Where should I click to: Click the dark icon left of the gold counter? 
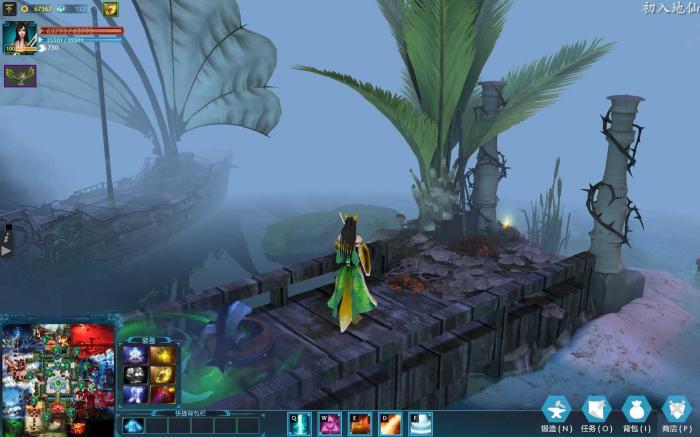pyautogui.click(x=9, y=9)
